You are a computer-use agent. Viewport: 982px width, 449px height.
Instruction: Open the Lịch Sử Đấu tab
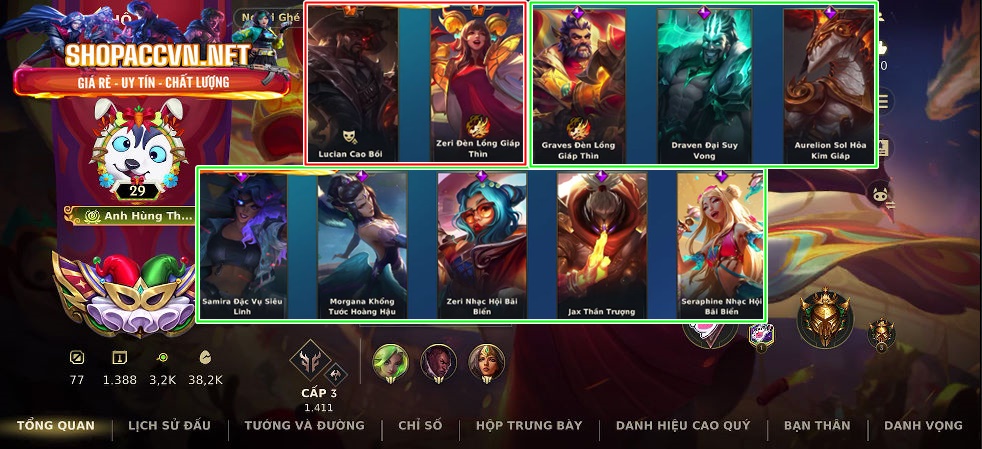[x=169, y=426]
